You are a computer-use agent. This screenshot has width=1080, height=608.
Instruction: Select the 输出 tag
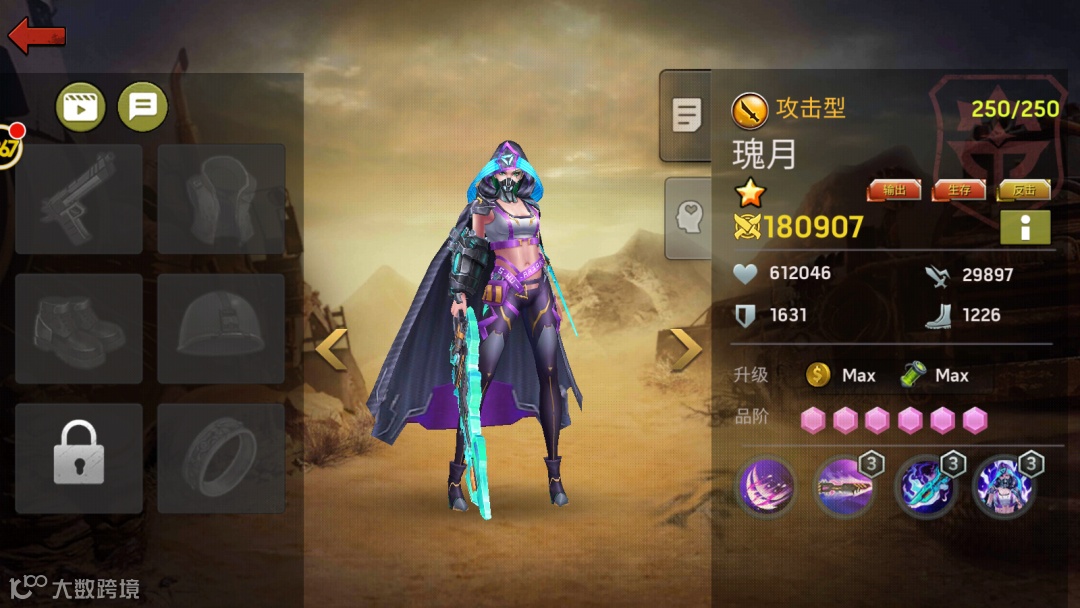tap(894, 190)
